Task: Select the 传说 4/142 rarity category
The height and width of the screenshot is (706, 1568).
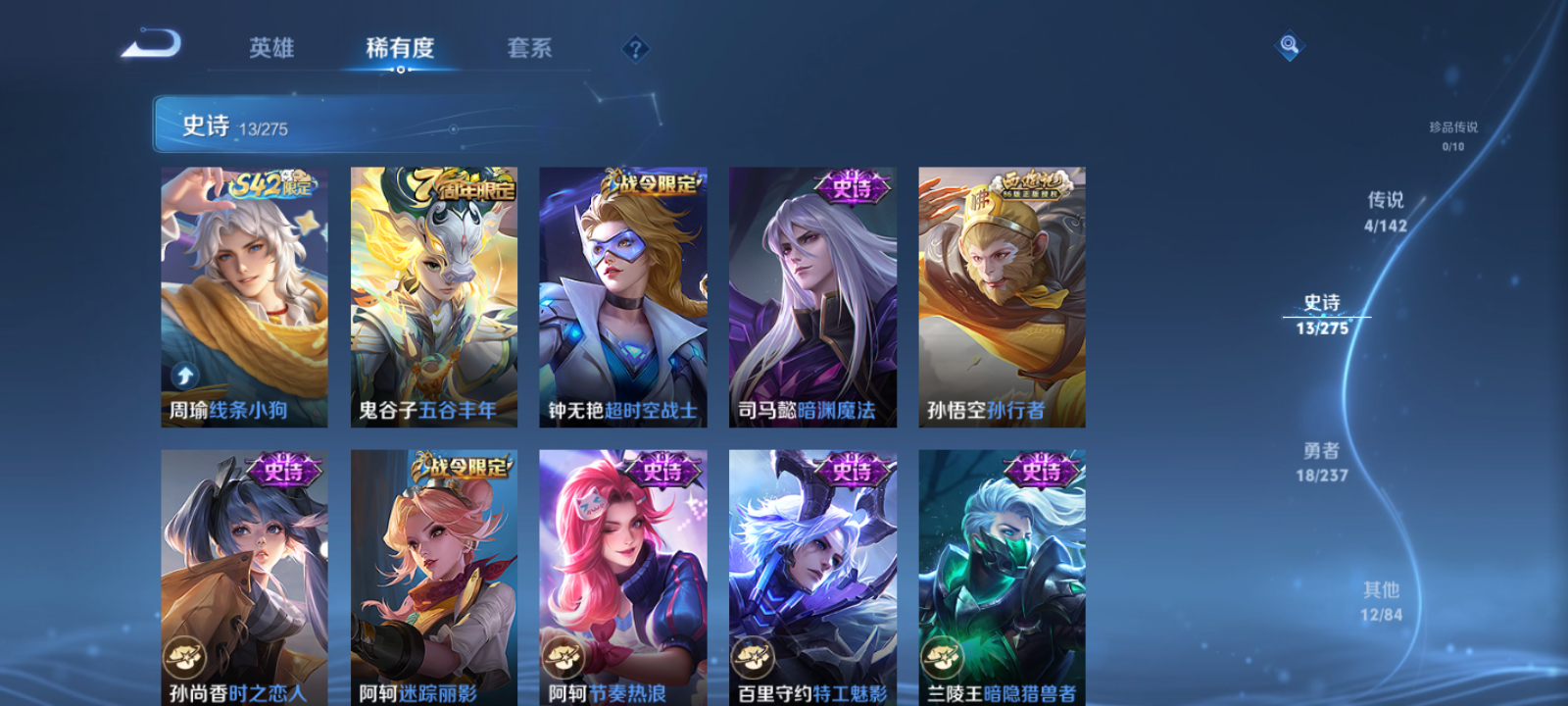Action: pos(1384,209)
